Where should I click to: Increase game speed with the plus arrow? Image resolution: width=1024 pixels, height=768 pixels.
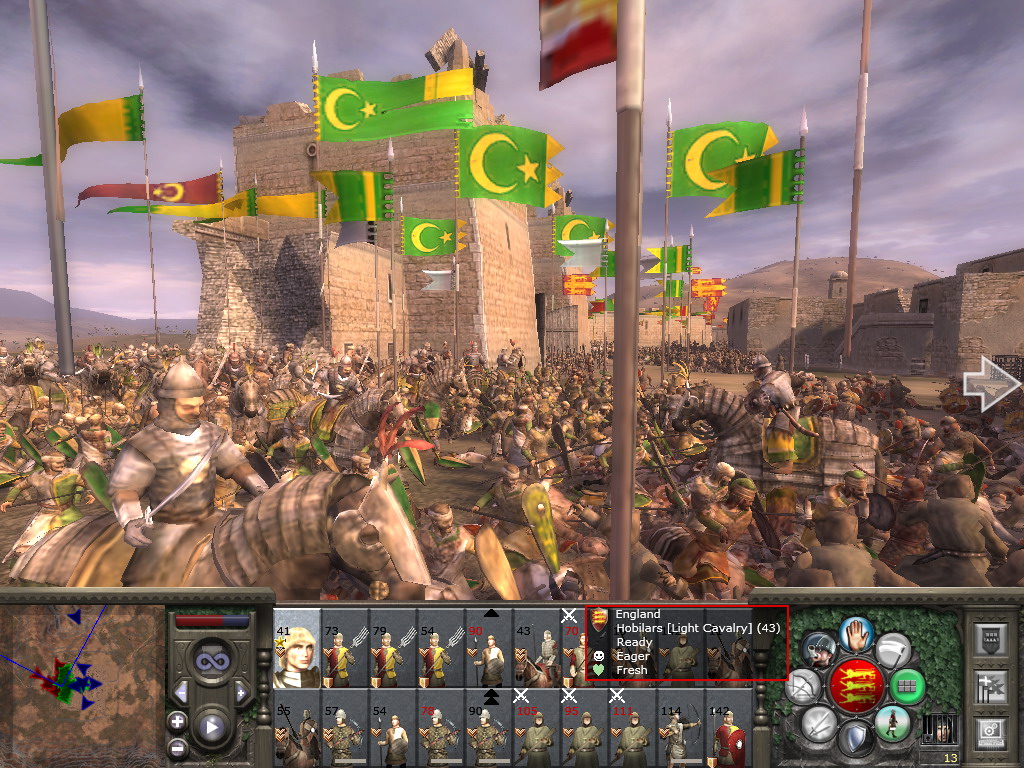pos(240,692)
